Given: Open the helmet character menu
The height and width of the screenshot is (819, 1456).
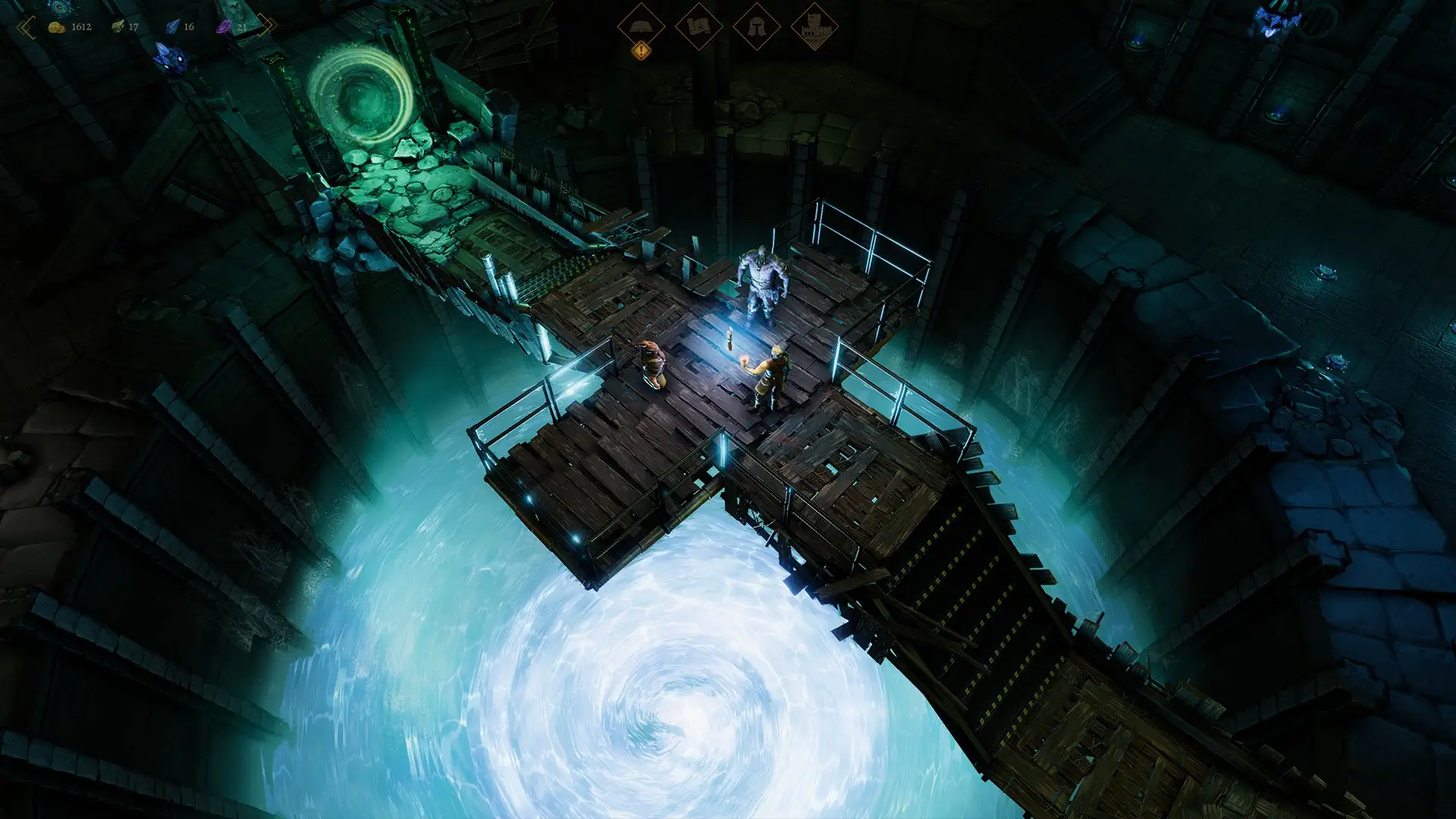Looking at the screenshot, I should [x=756, y=26].
